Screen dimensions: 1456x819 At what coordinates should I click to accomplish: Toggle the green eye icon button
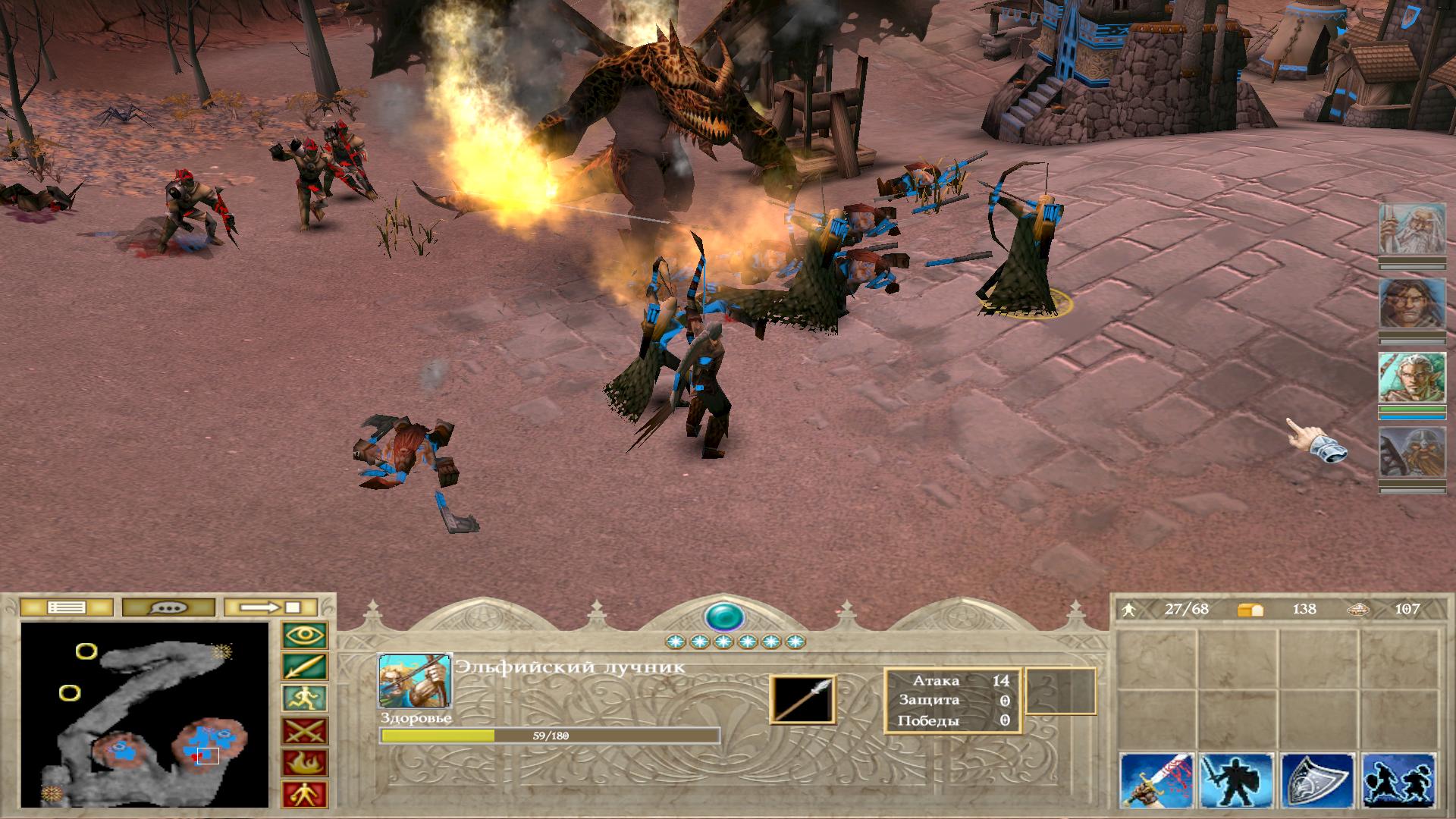tap(305, 635)
